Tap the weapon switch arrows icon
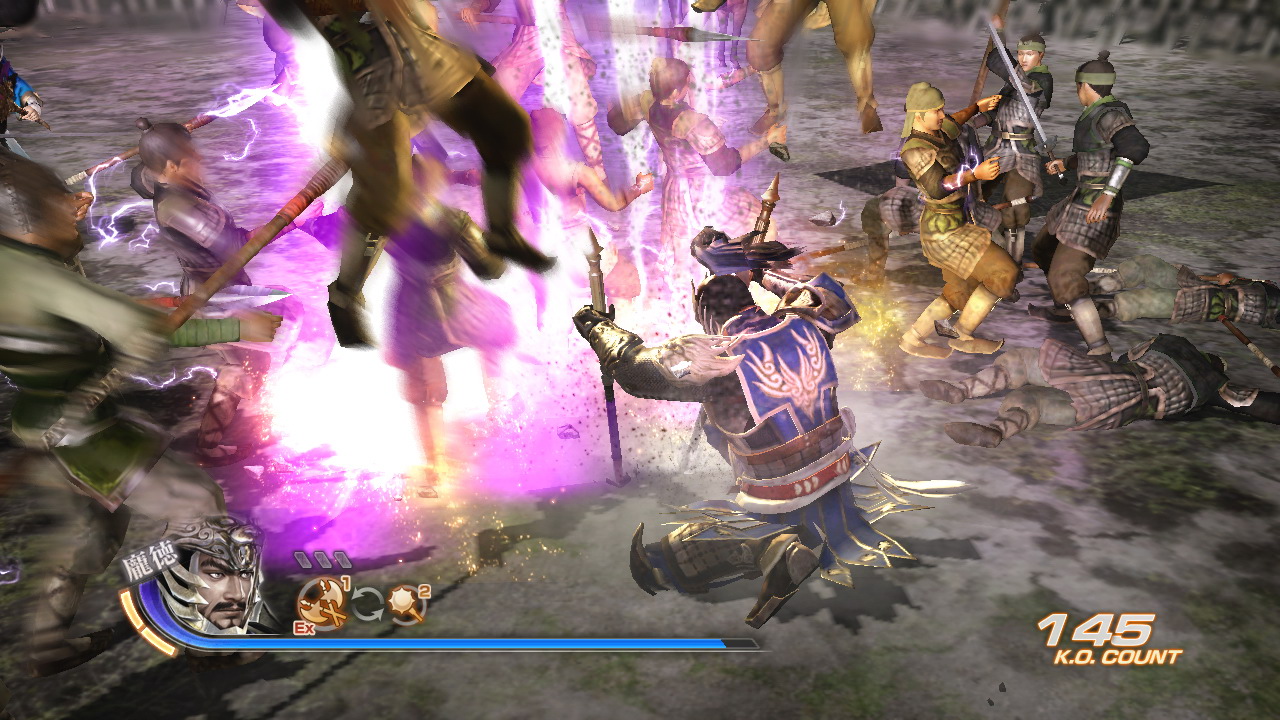The width and height of the screenshot is (1280, 720). pos(367,603)
